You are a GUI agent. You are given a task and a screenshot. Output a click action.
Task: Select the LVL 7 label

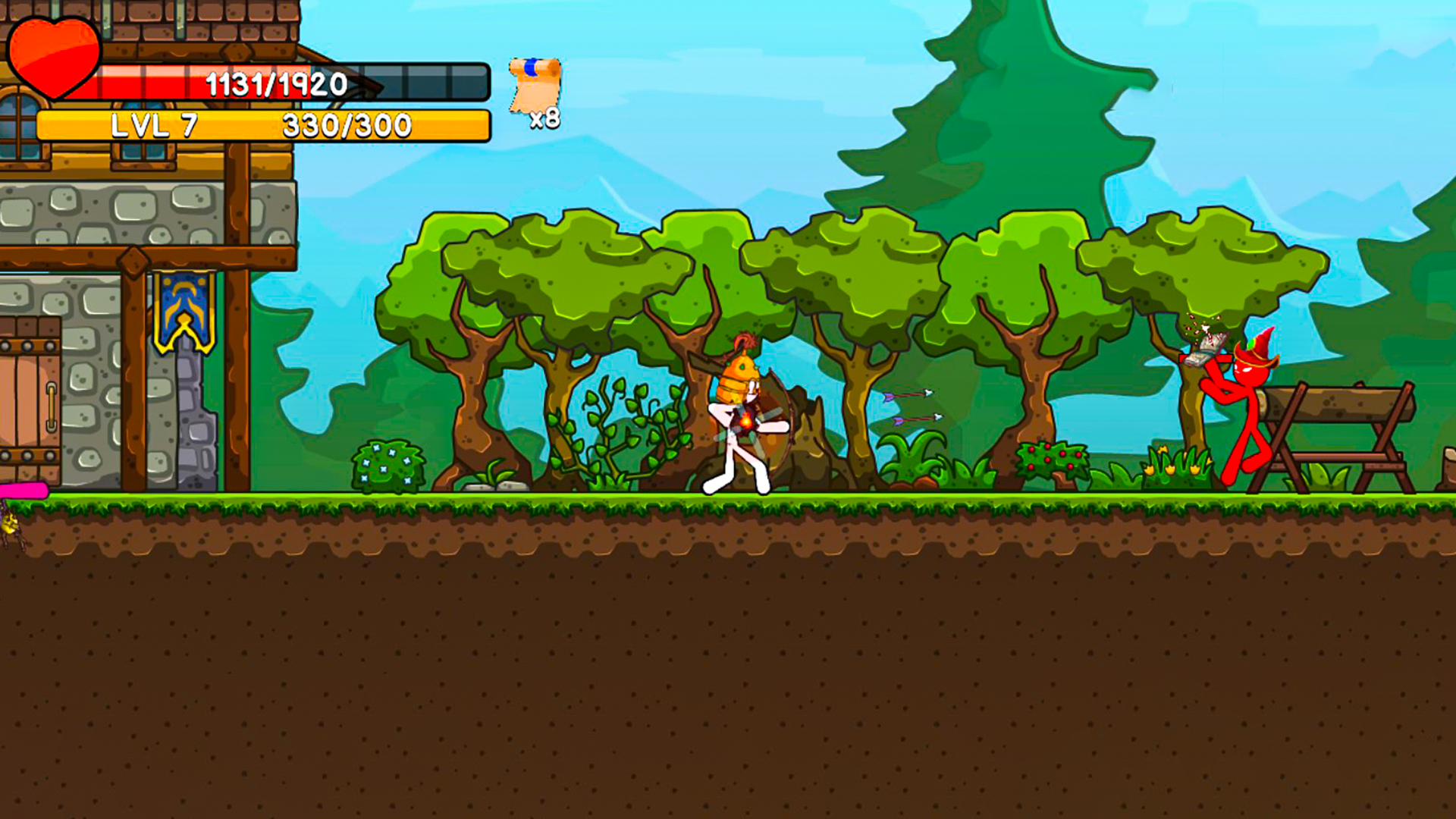(x=155, y=125)
